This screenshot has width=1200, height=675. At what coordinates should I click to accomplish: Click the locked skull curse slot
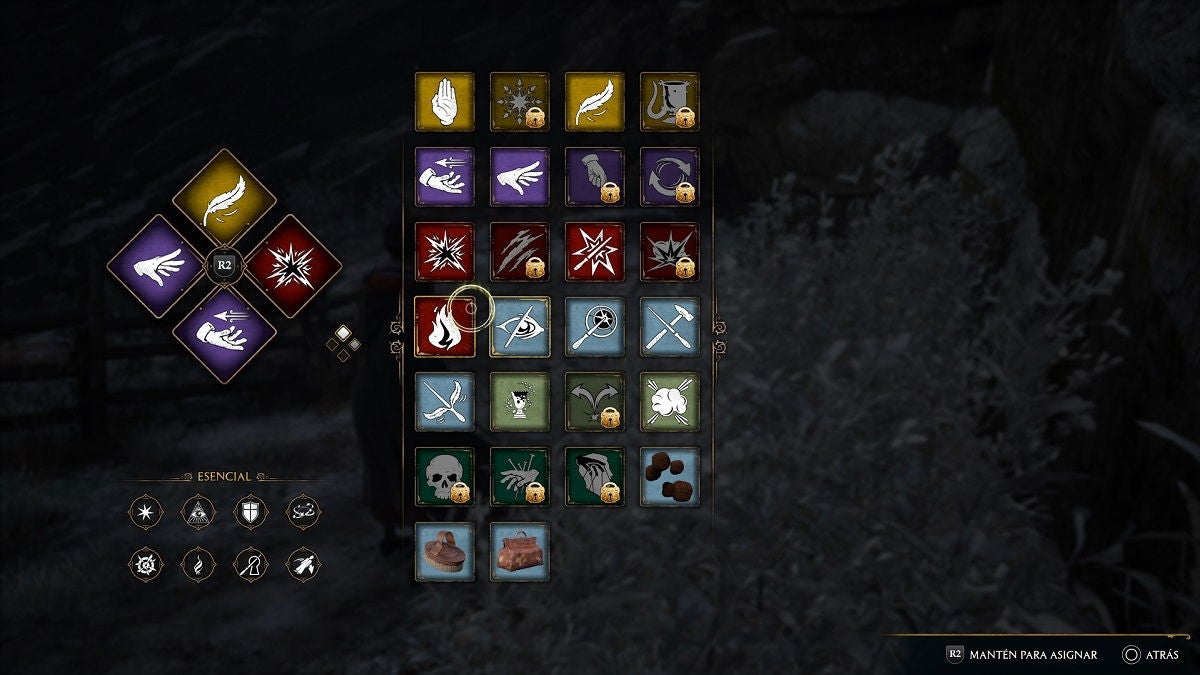pyautogui.click(x=444, y=477)
